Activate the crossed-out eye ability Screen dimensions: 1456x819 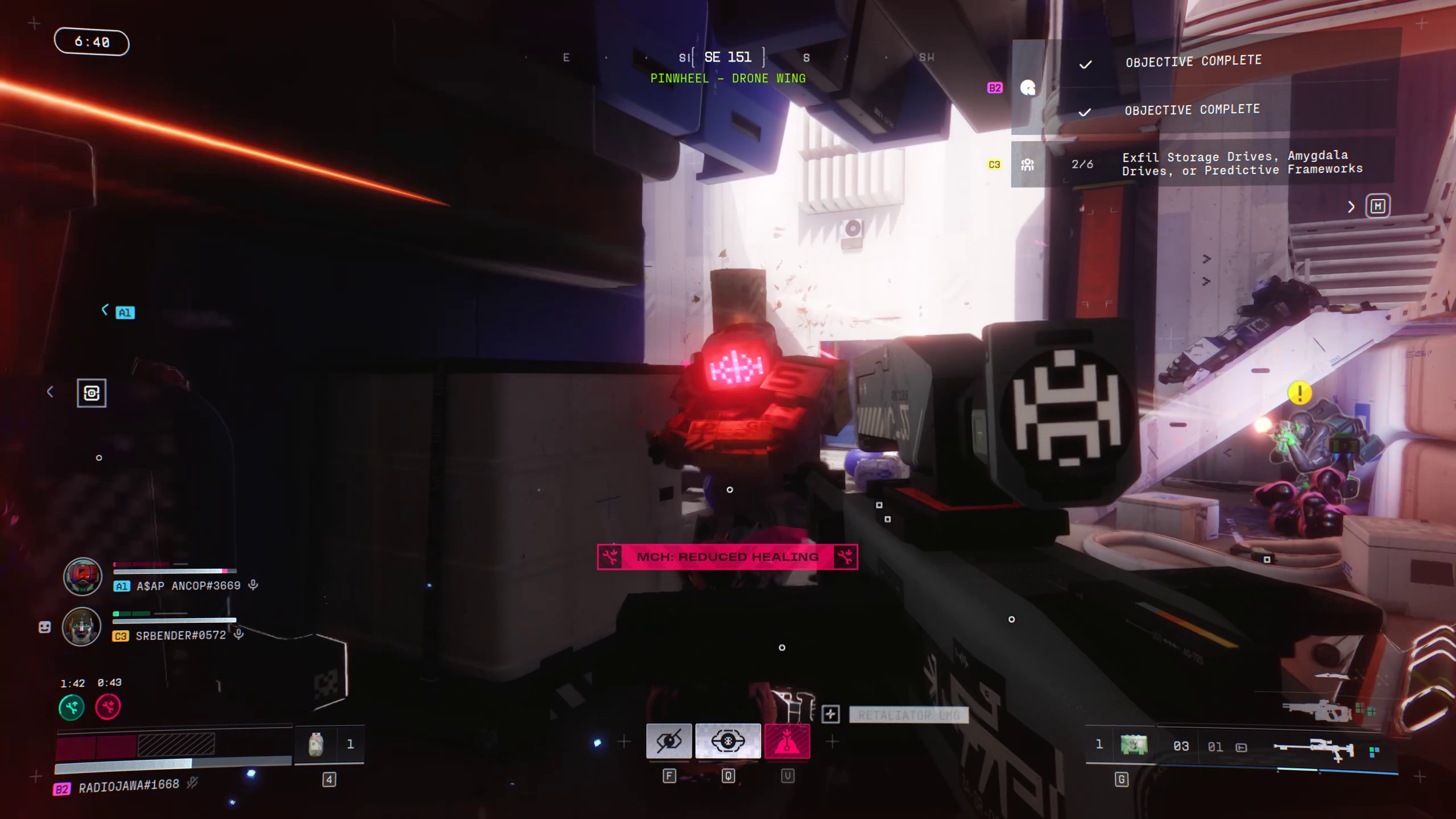coord(669,741)
